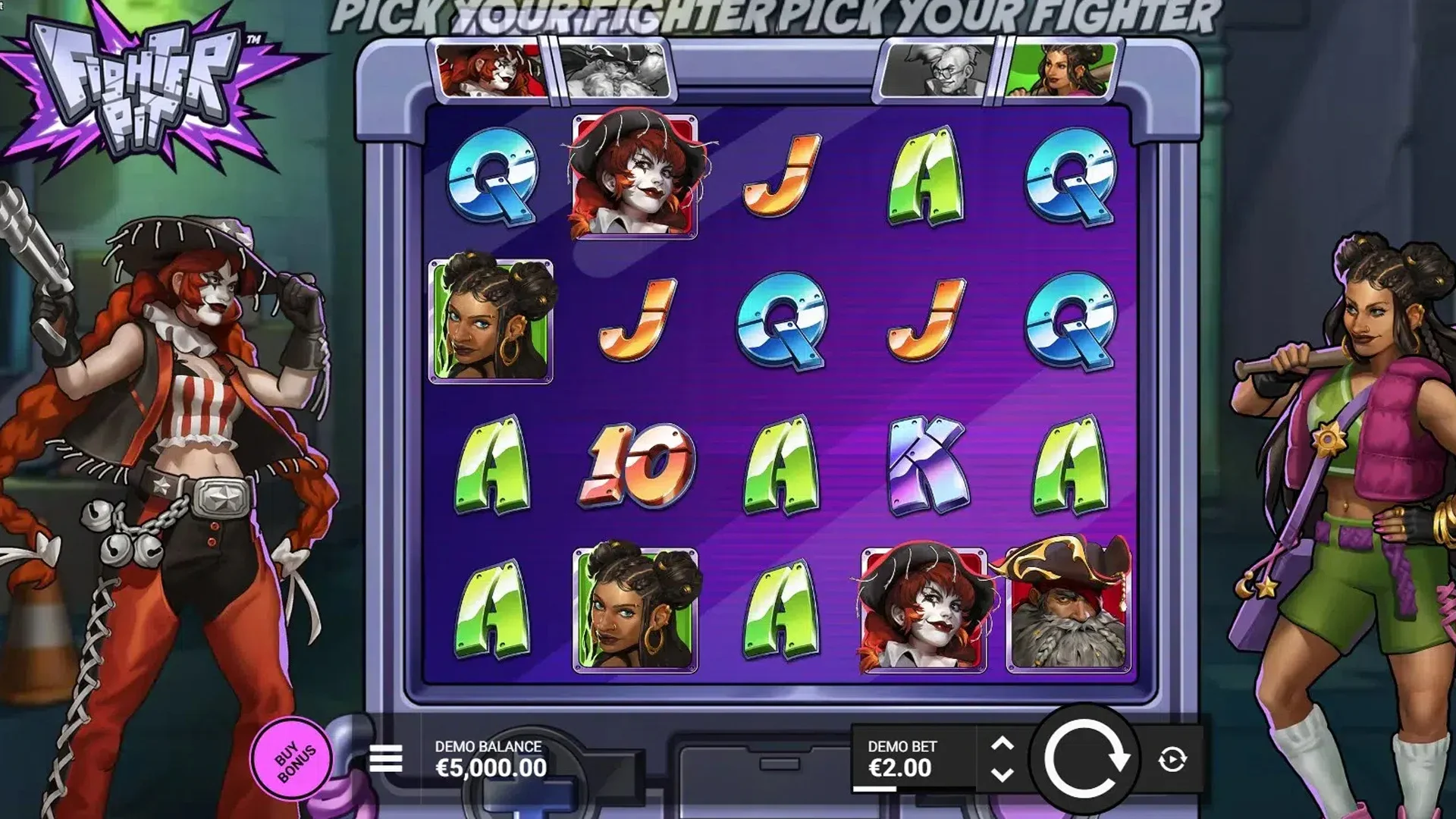Click the orange J symbol in top row
This screenshot has height=819, width=1456.
[781, 174]
